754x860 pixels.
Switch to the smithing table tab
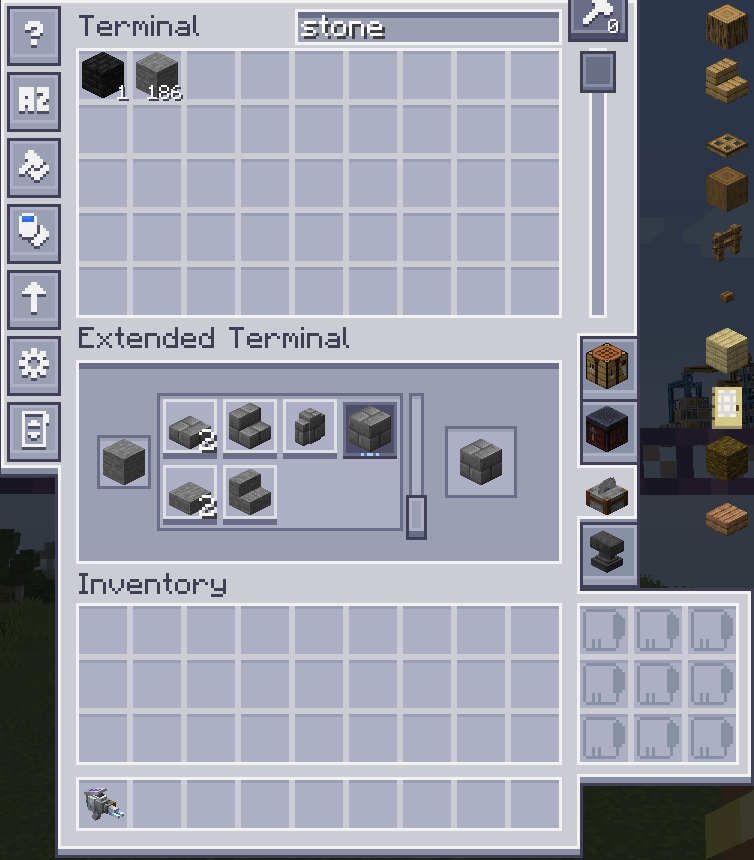(607, 432)
